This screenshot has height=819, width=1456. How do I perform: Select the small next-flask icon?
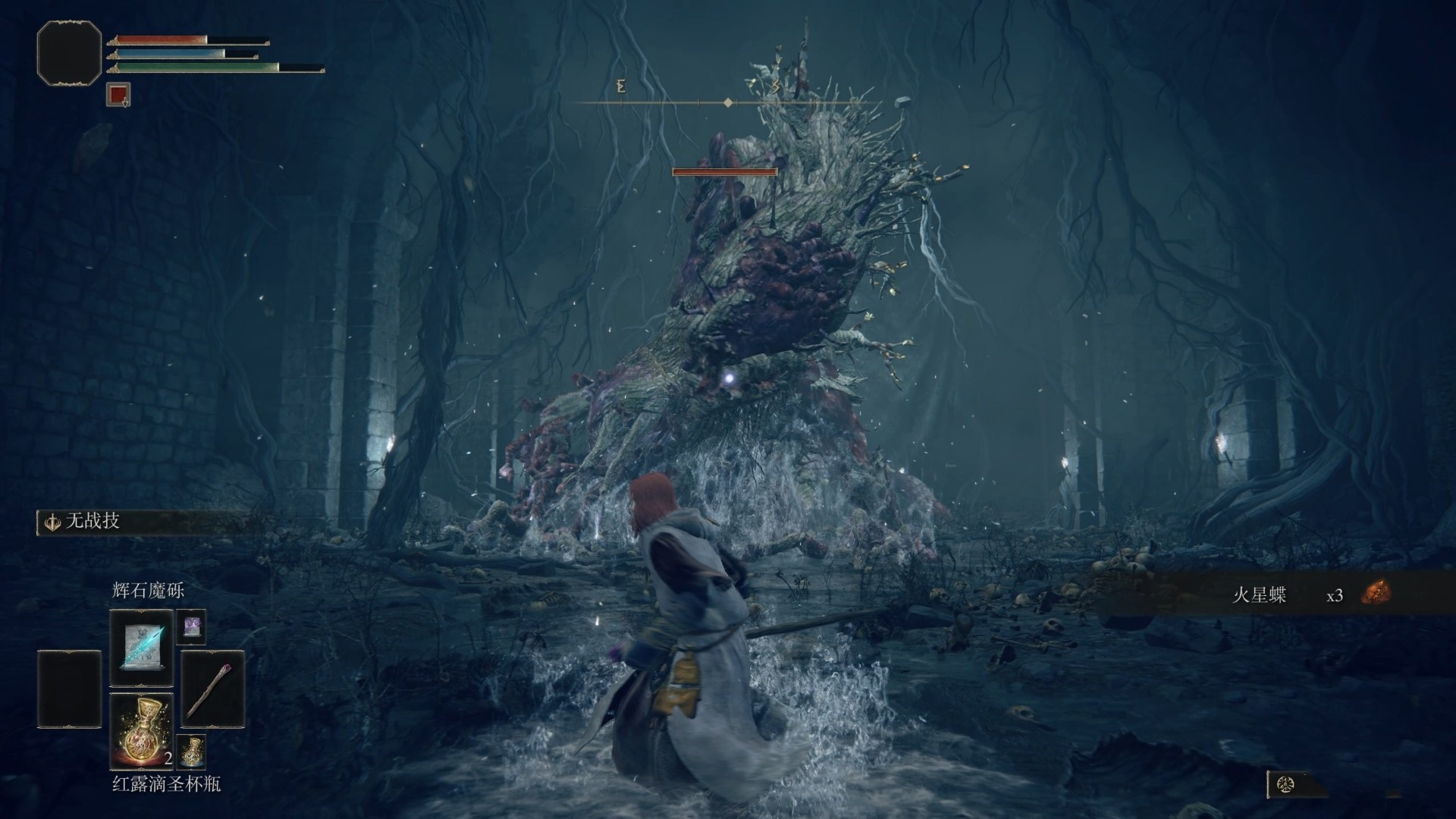[x=191, y=751]
